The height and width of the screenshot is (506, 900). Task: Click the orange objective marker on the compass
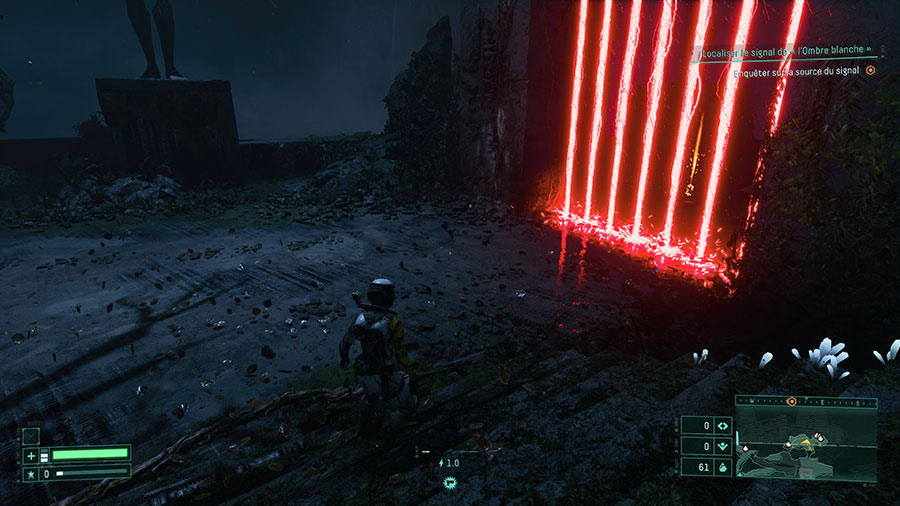tap(791, 401)
